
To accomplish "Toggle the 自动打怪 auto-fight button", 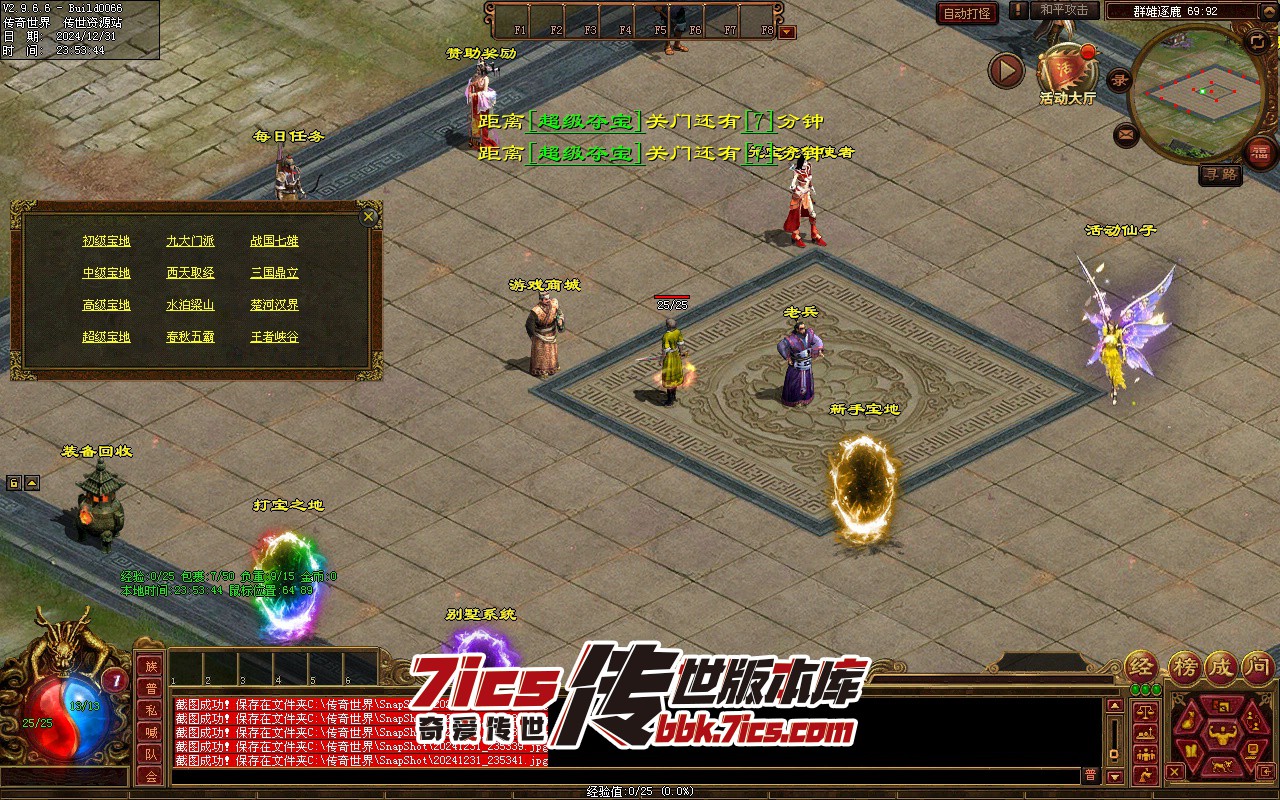I will pos(968,13).
